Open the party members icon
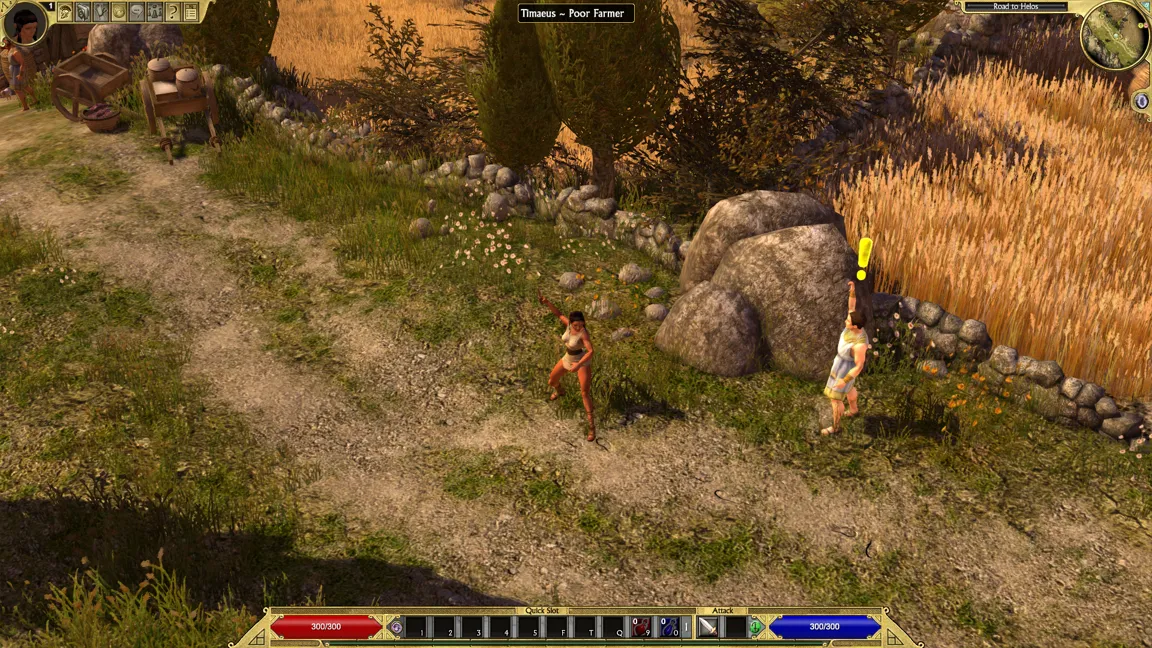The image size is (1152, 648). point(155,12)
